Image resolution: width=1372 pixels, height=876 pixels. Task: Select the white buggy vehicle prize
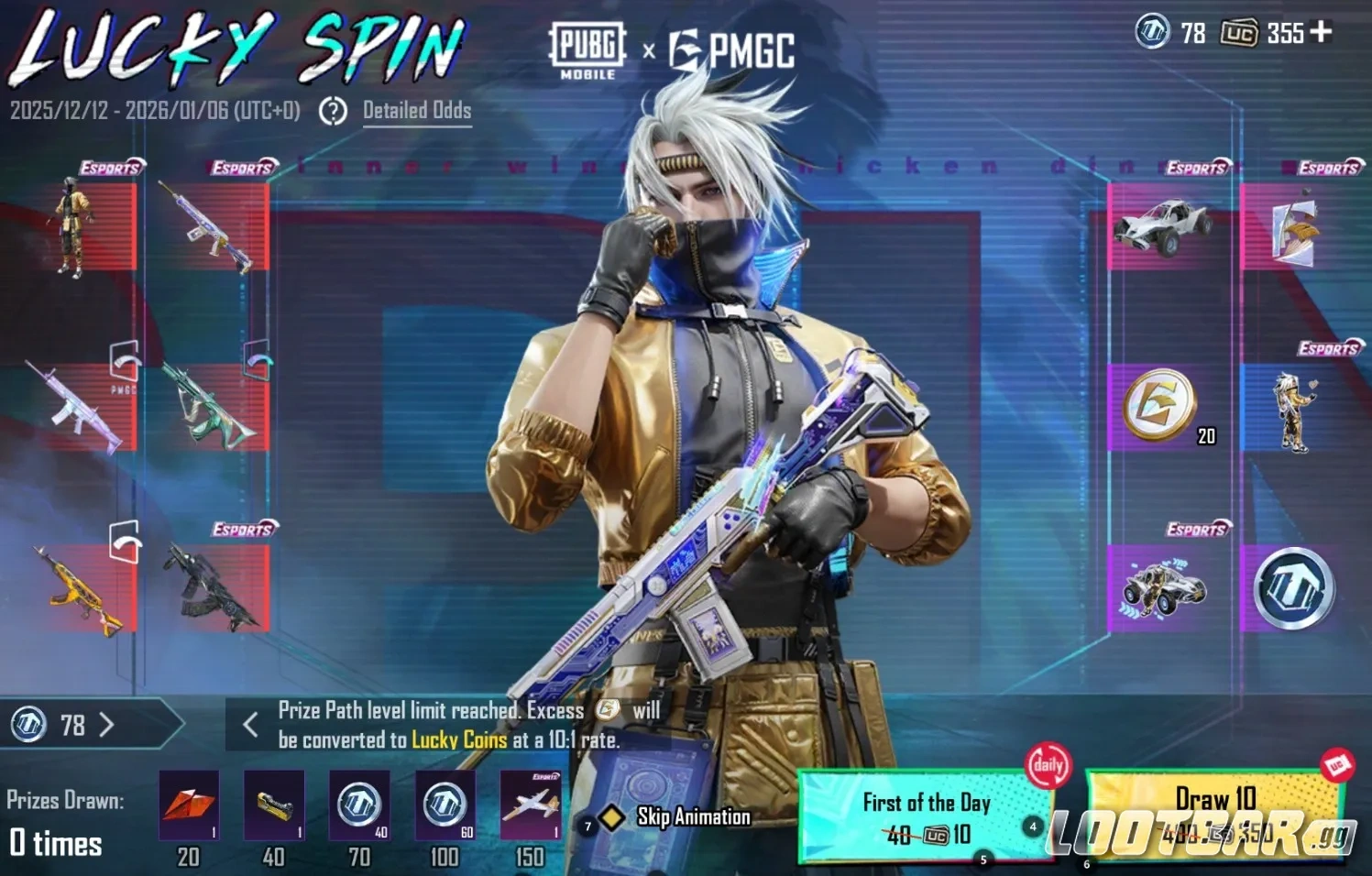click(1161, 227)
